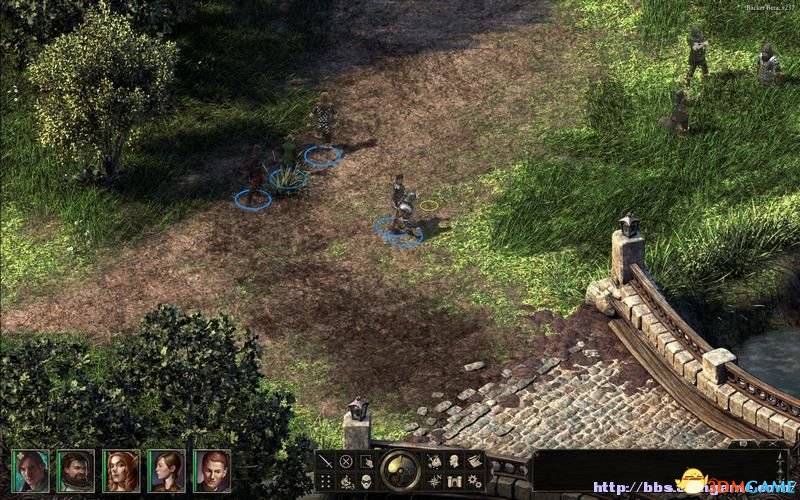The image size is (800, 500).
Task: Open the options gears icon
Action: [473, 481]
